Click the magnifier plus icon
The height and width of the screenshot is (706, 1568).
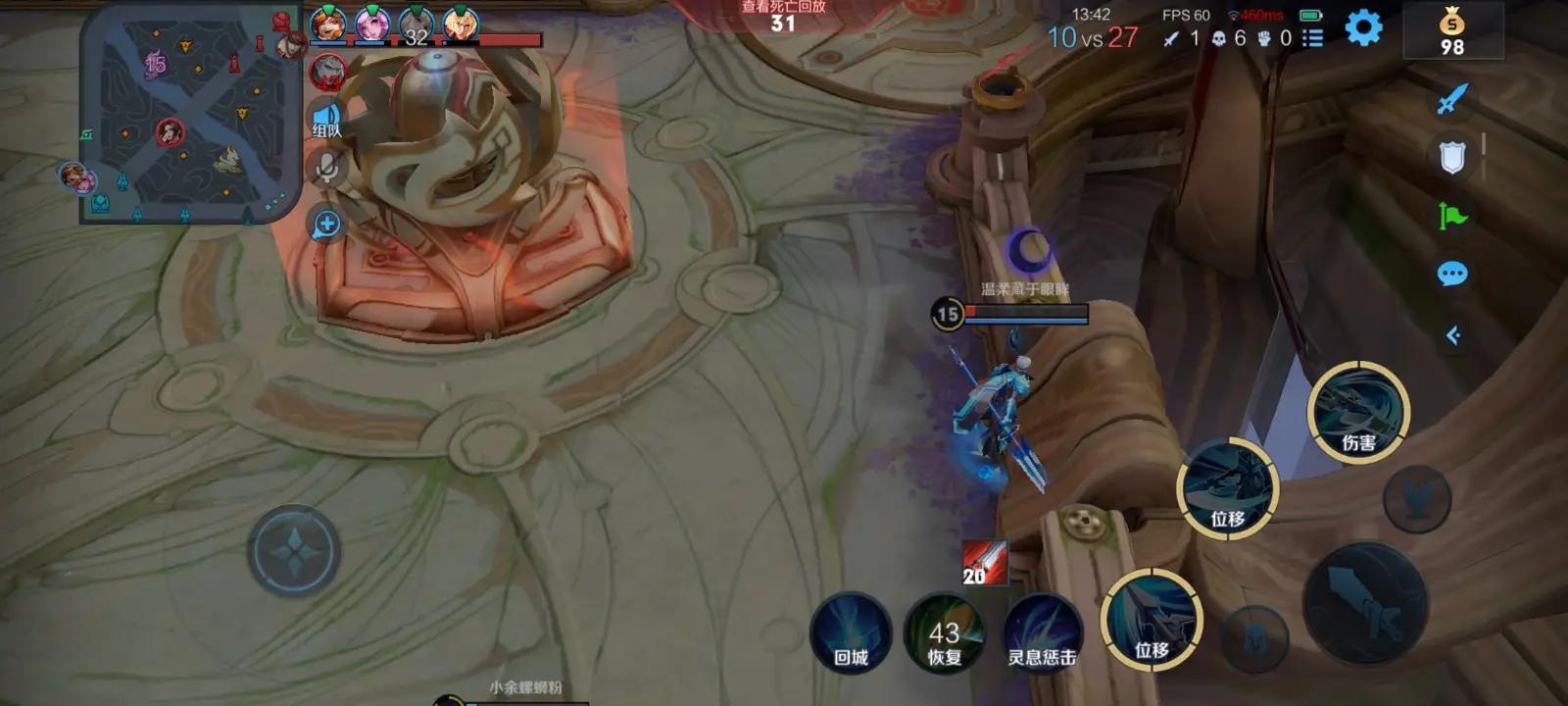pyautogui.click(x=326, y=225)
